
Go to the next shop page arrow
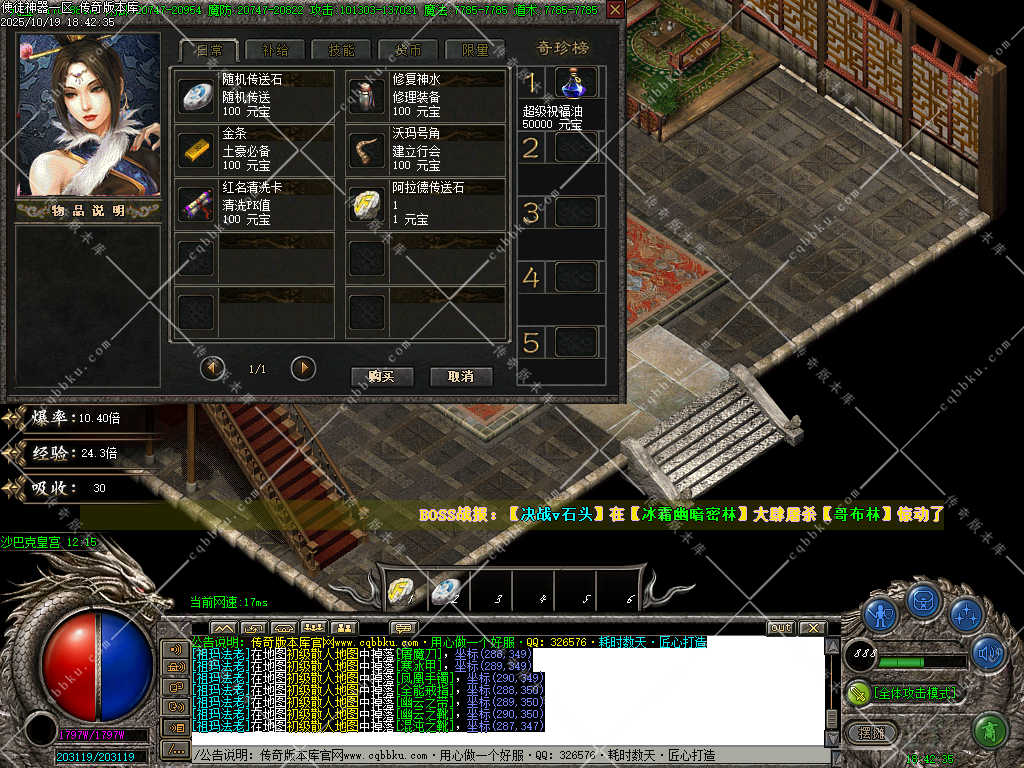(303, 368)
